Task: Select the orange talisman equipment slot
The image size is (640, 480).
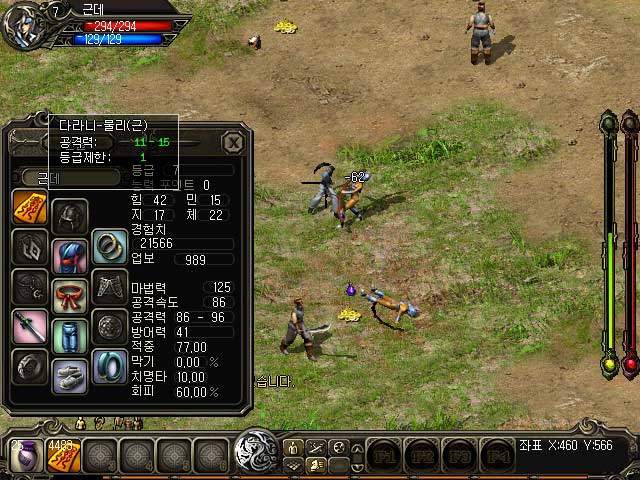Action: point(28,207)
